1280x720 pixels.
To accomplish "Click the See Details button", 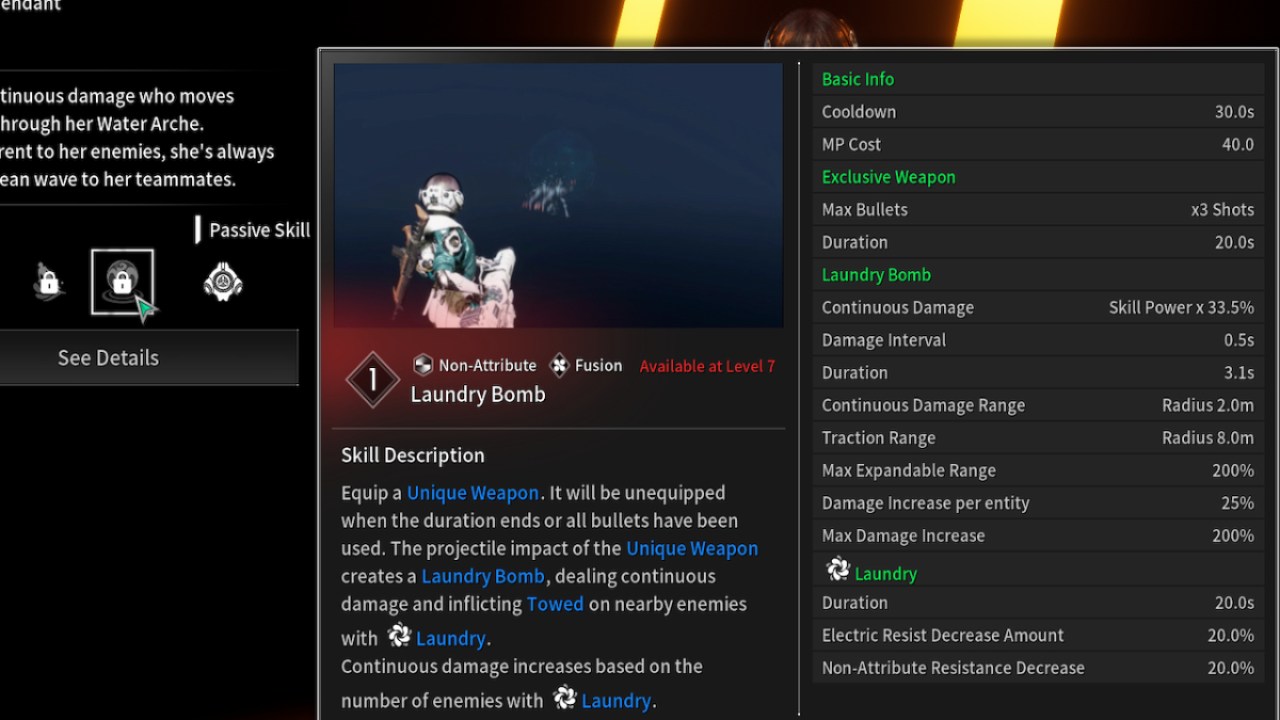I will click(108, 357).
